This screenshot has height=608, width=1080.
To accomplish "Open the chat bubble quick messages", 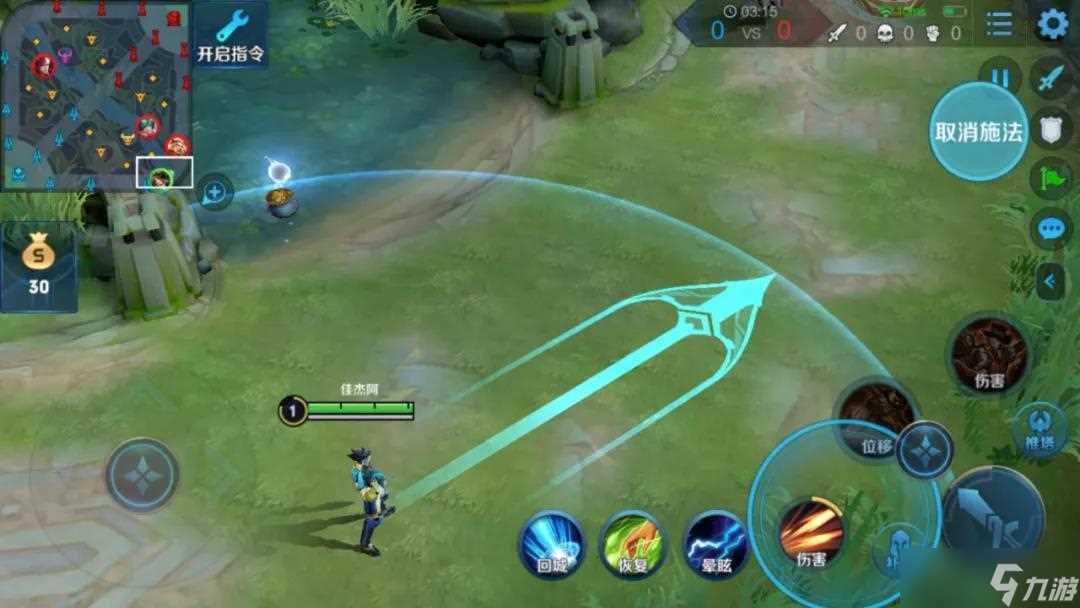I will [1051, 229].
